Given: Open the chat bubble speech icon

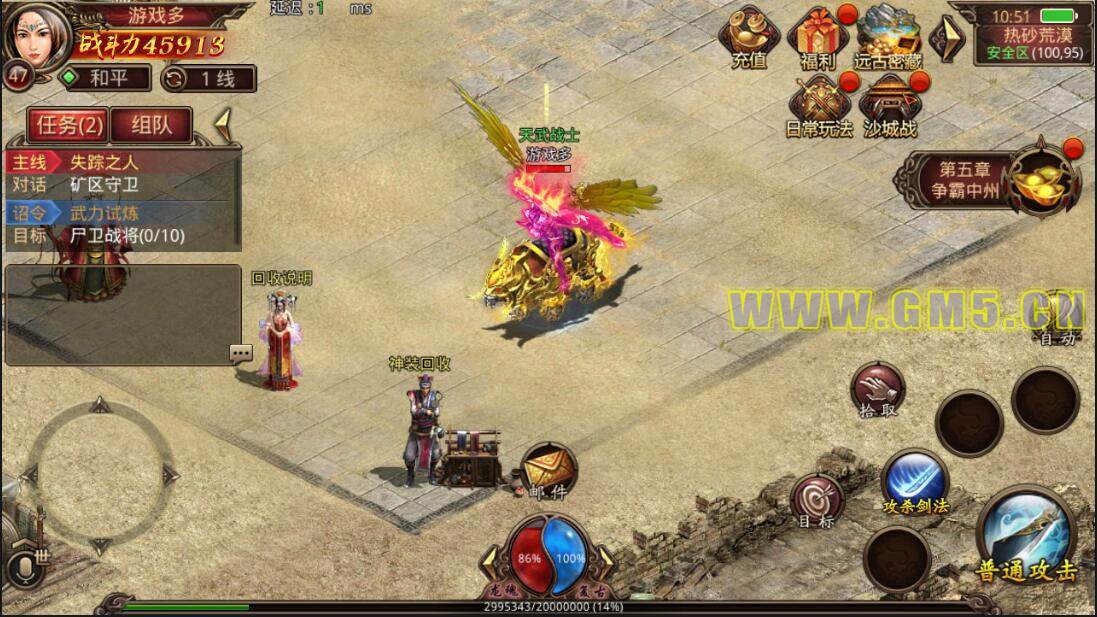Looking at the screenshot, I should 240,353.
